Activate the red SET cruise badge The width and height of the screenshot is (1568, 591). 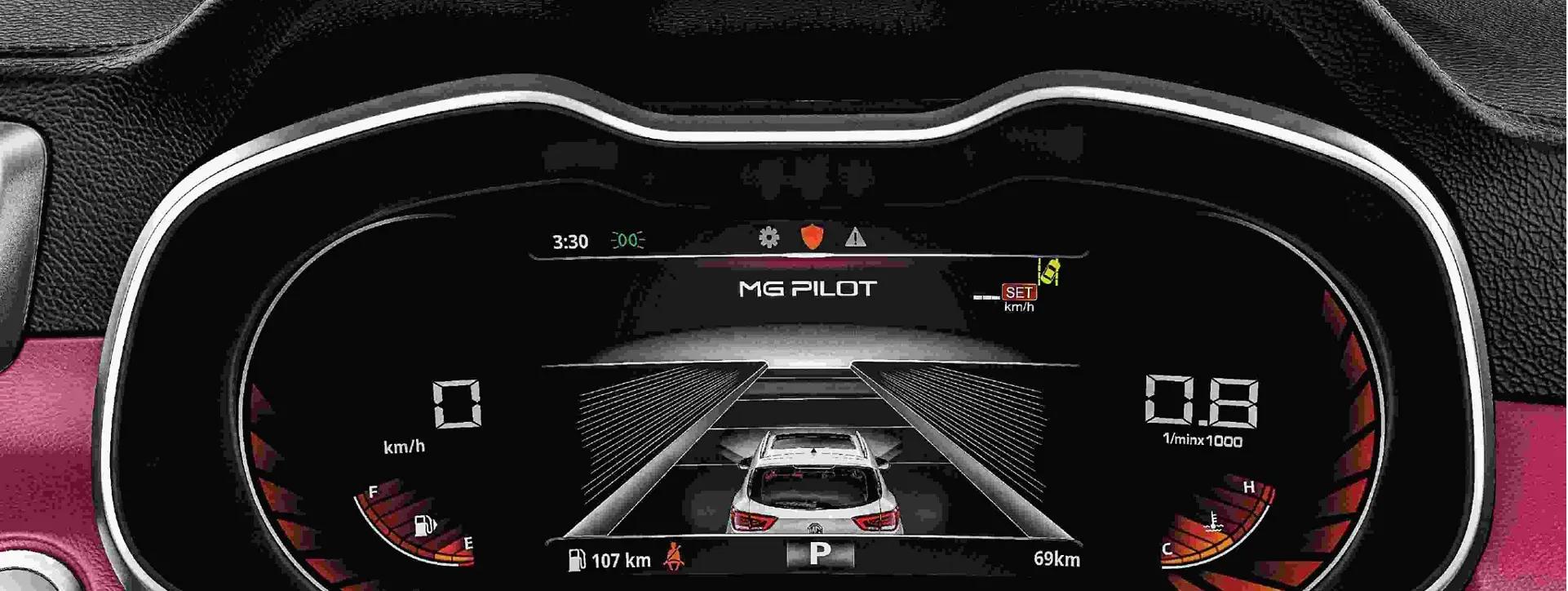point(1019,291)
